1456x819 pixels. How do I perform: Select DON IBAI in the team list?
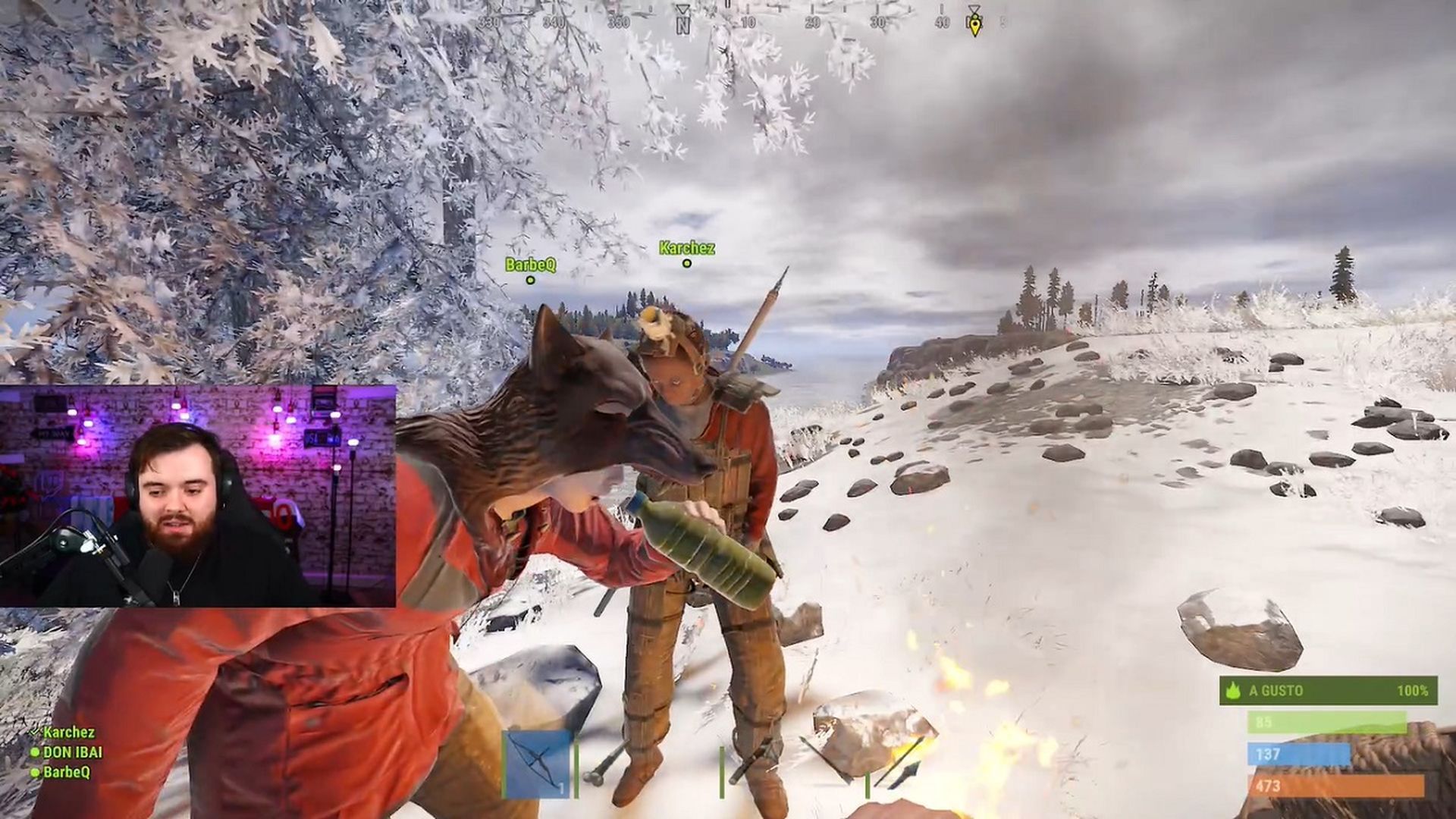[x=72, y=752]
